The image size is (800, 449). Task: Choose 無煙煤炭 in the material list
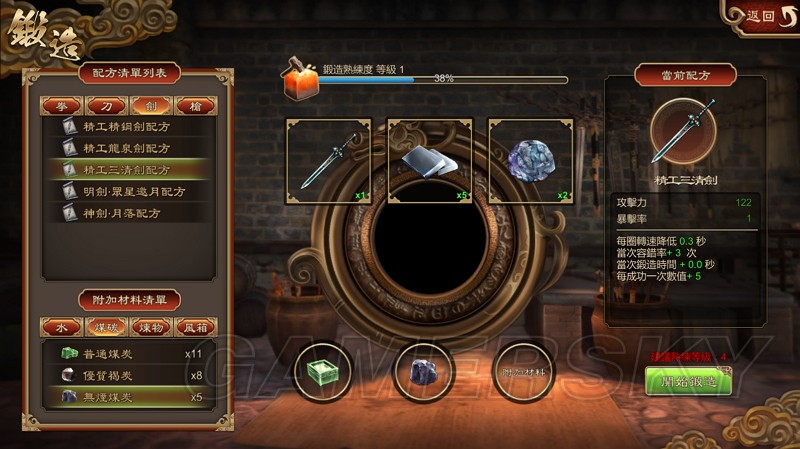(130, 397)
